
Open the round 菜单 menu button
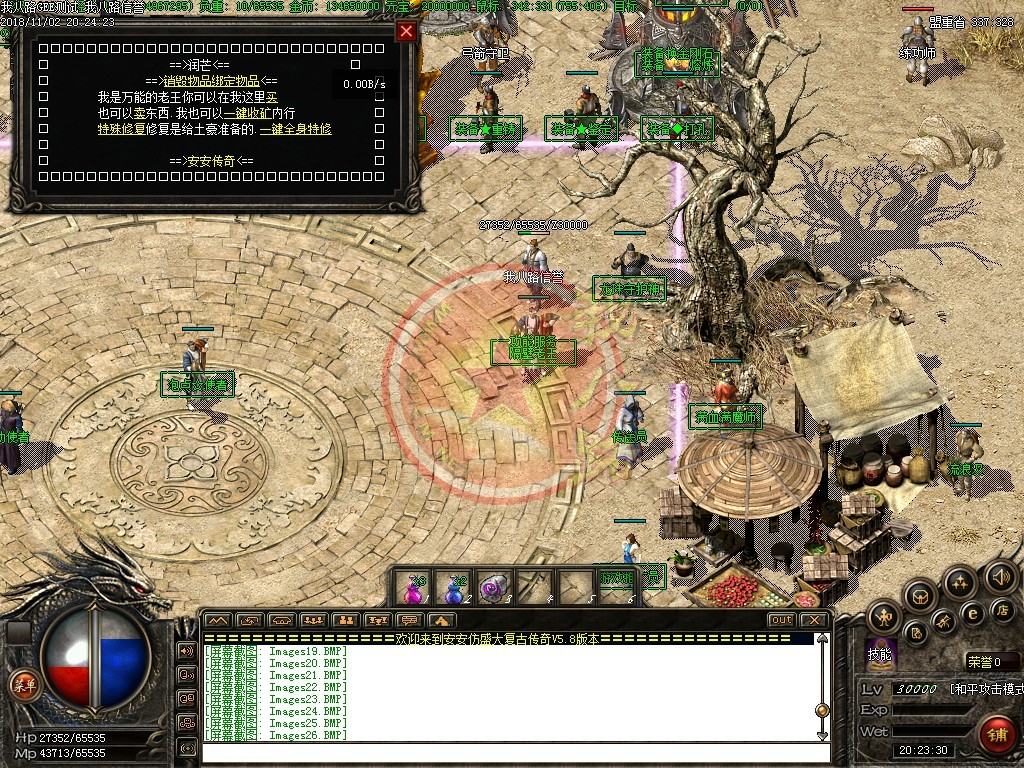coord(24,684)
